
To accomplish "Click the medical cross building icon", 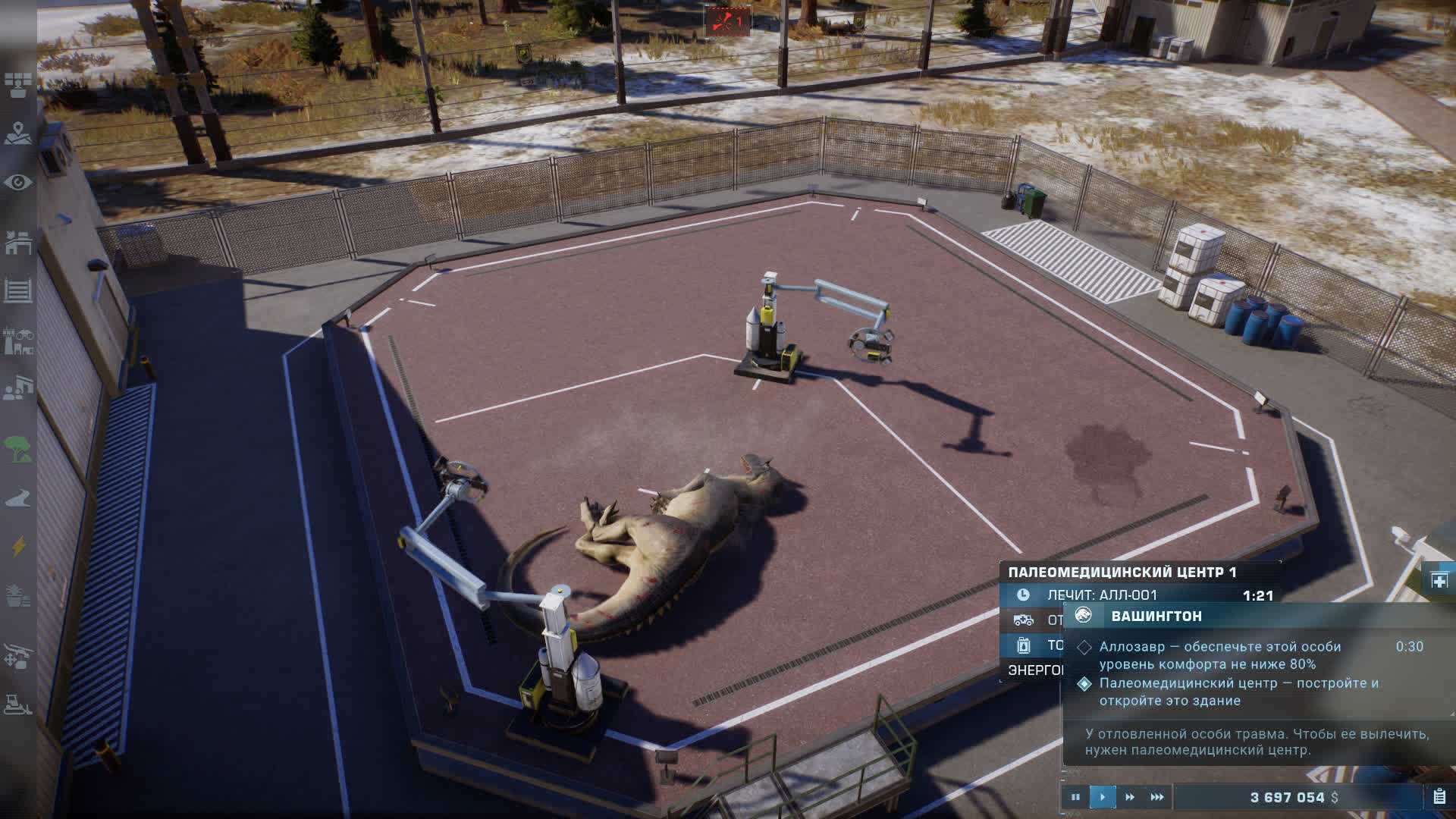I will coord(1439,581).
